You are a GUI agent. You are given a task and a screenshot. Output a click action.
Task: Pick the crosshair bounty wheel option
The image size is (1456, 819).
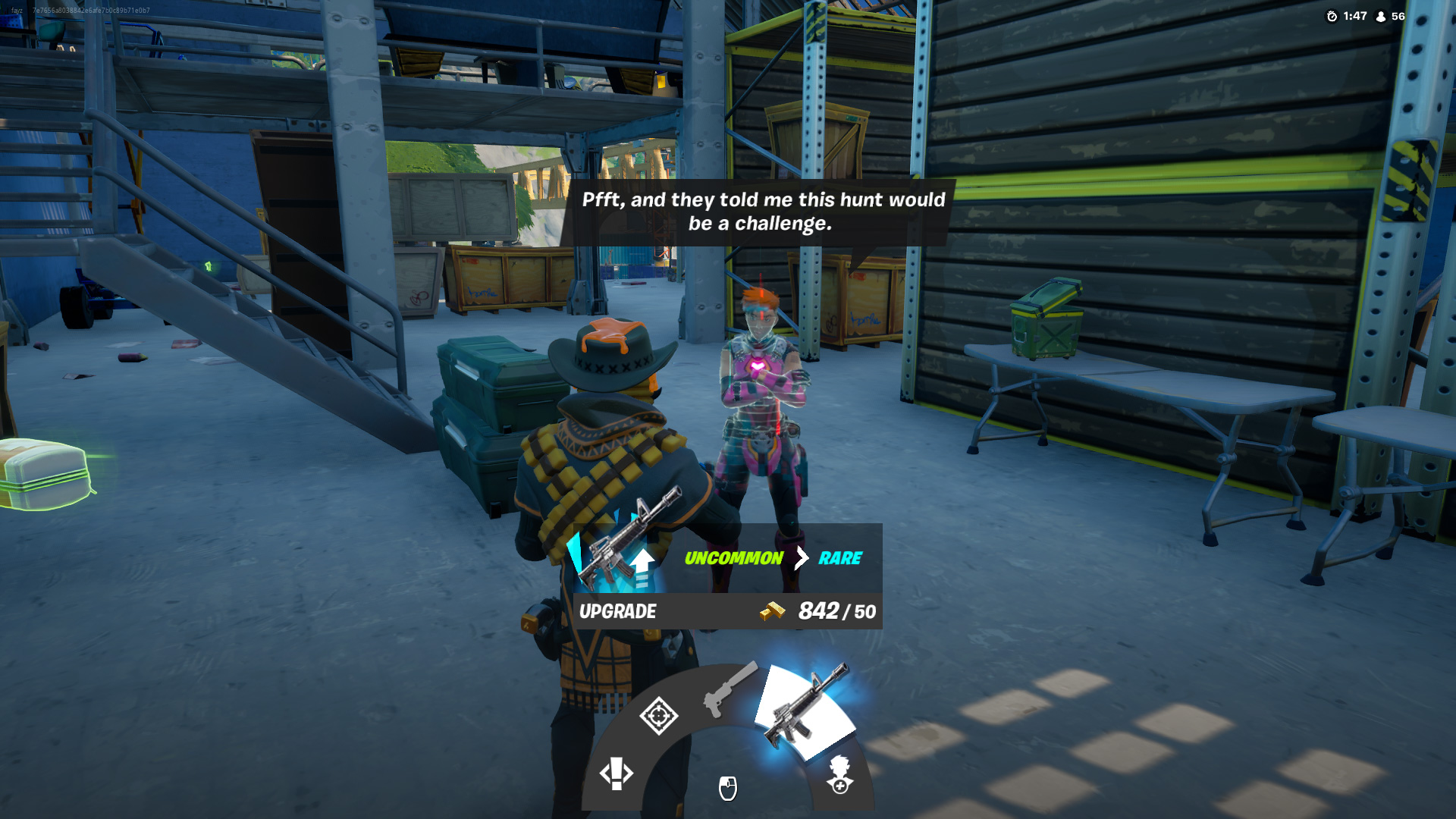point(658,715)
